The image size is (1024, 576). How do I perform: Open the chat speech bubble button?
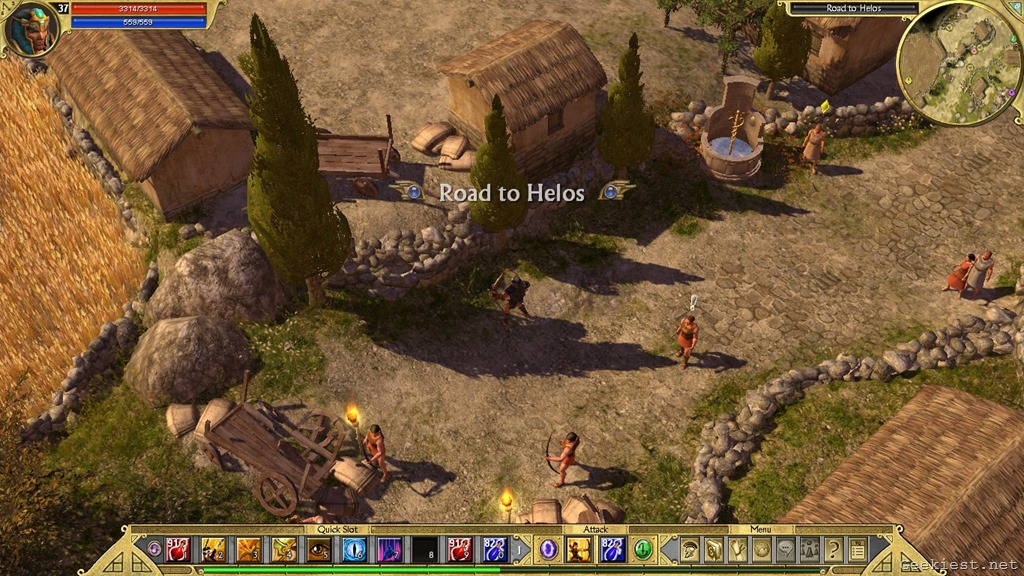pos(785,548)
